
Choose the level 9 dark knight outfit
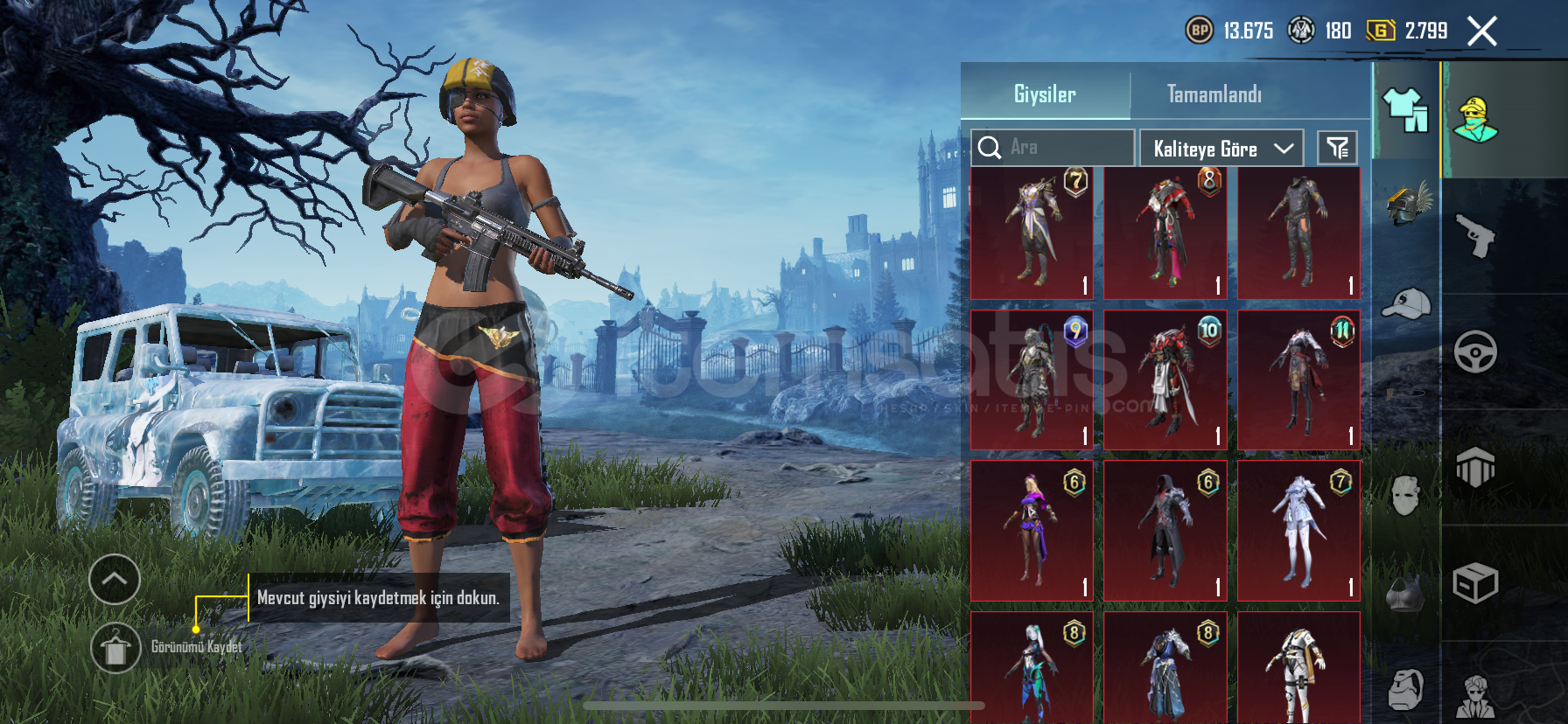(x=1032, y=380)
